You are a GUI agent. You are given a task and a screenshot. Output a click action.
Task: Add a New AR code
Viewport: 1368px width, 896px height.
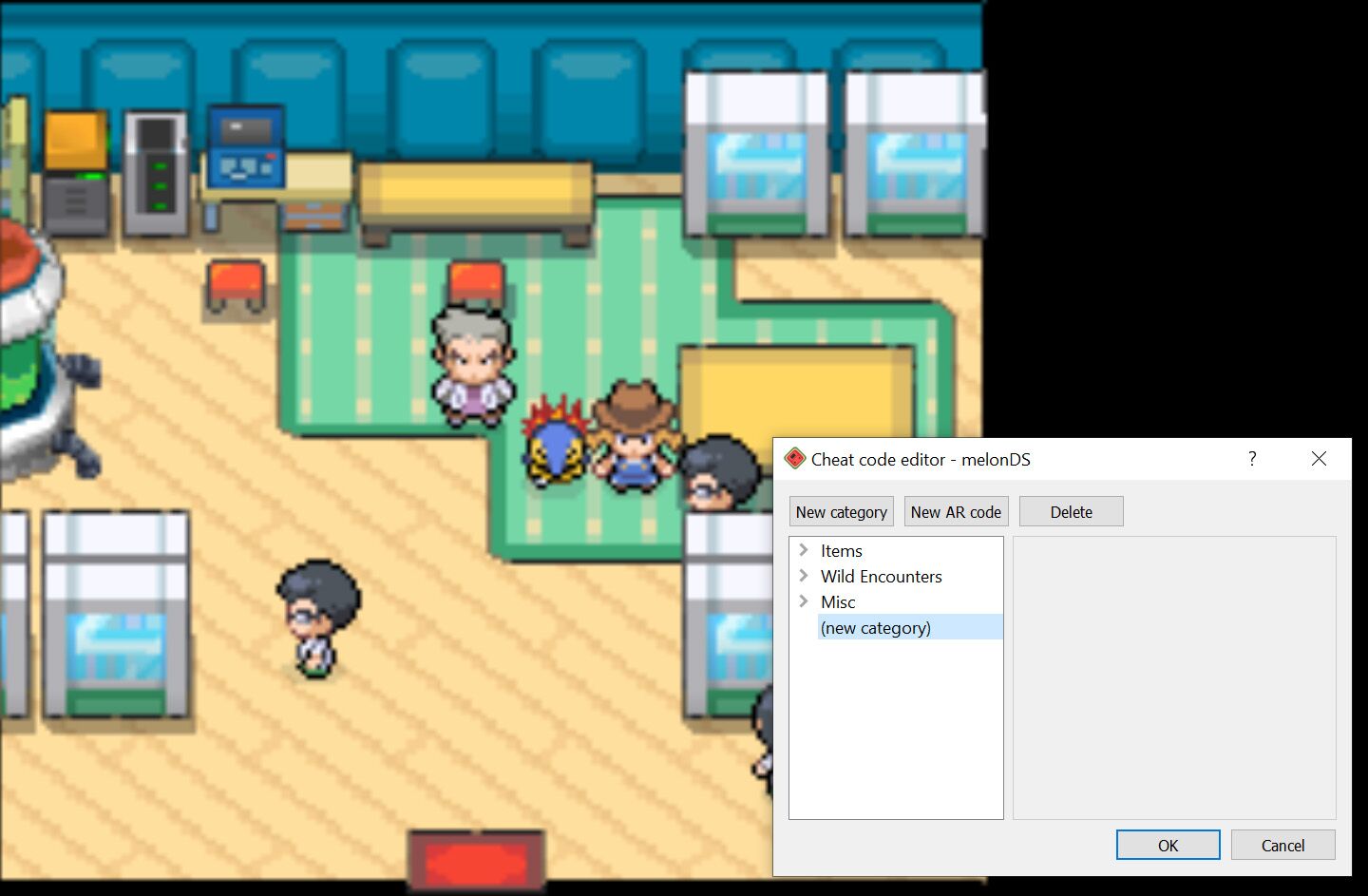point(956,511)
